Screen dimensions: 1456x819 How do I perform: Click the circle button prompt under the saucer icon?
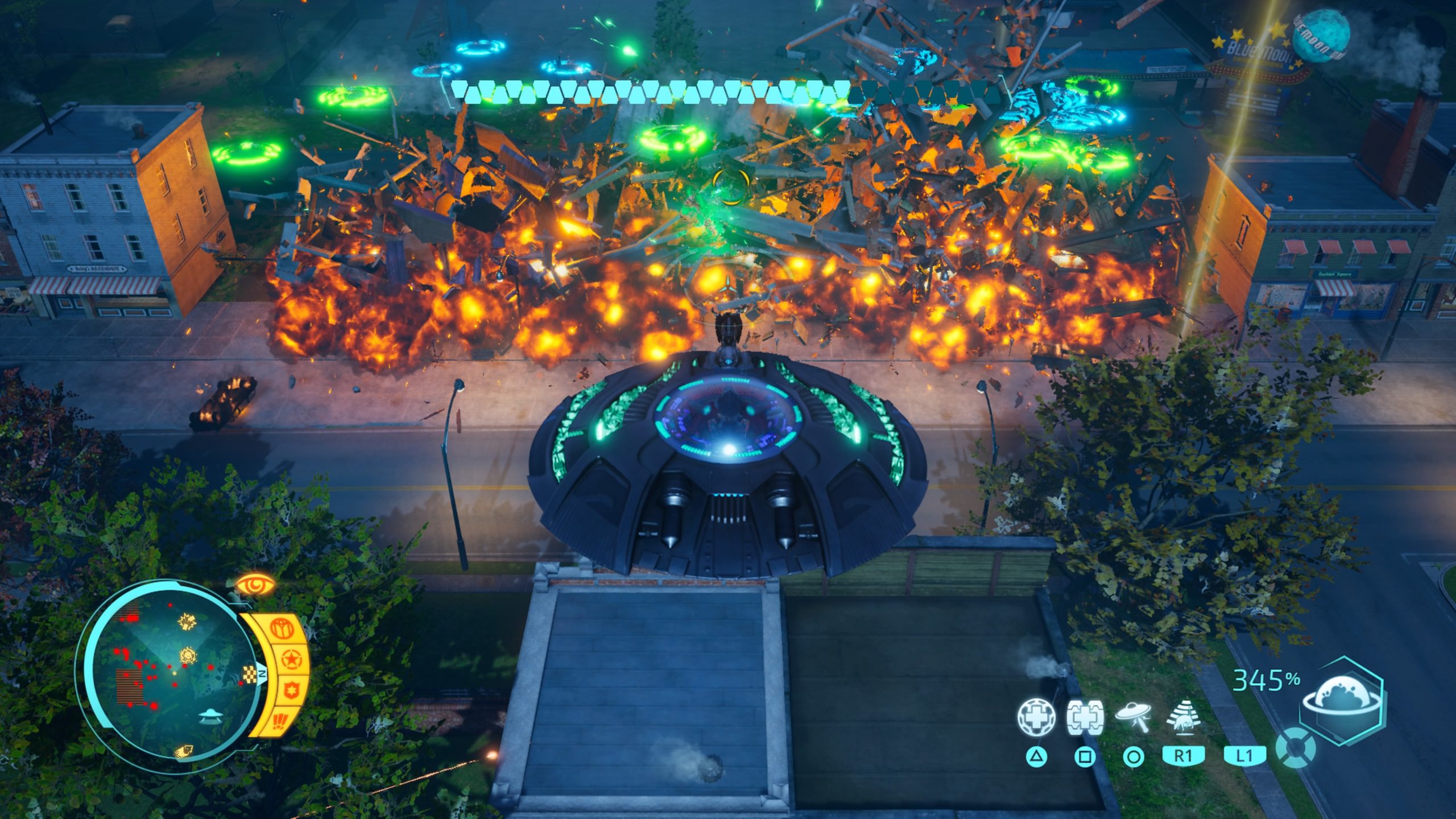click(1134, 756)
